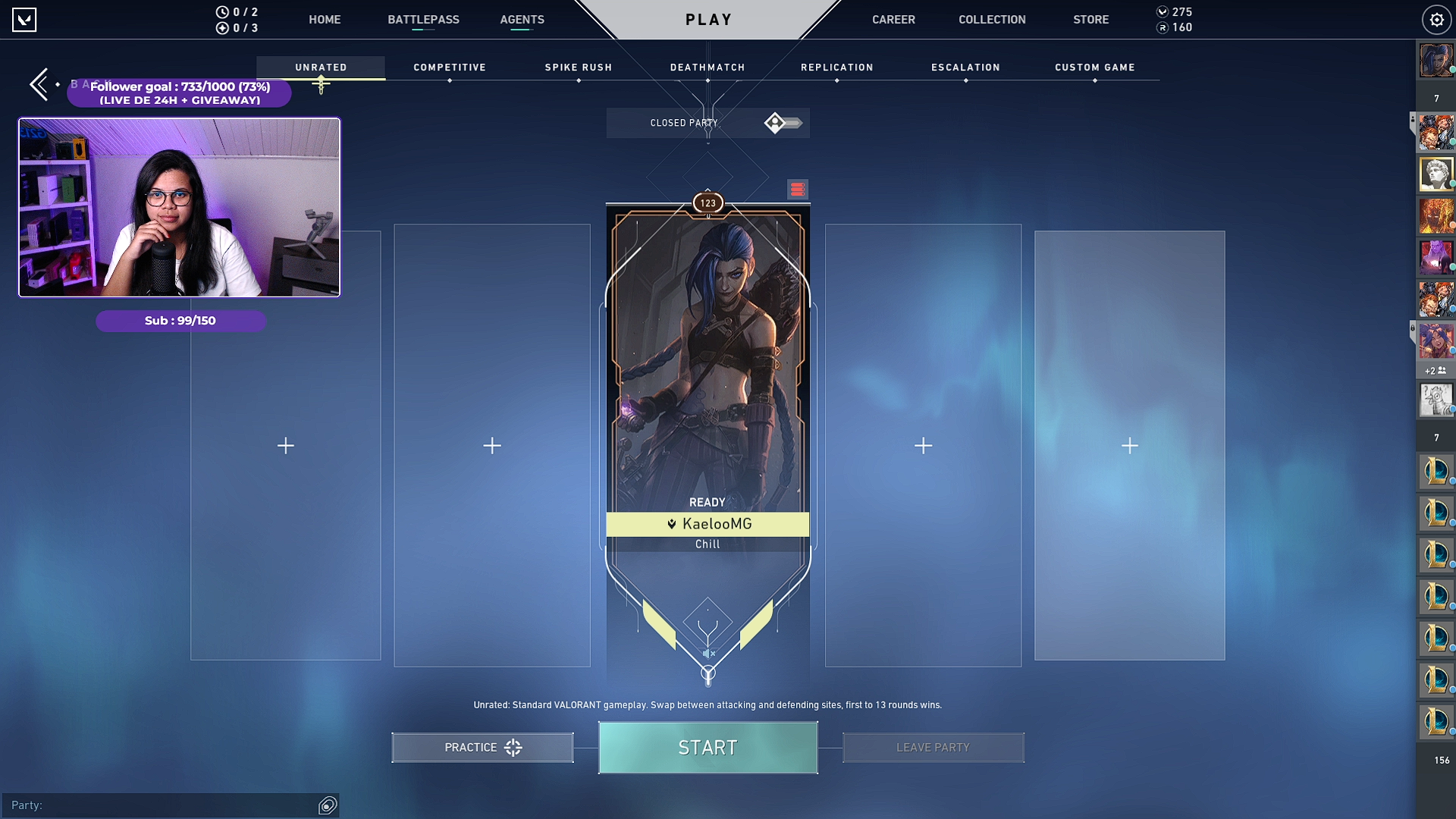The height and width of the screenshot is (819, 1456).
Task: Click the KaelooMG player card
Action: tap(708, 379)
